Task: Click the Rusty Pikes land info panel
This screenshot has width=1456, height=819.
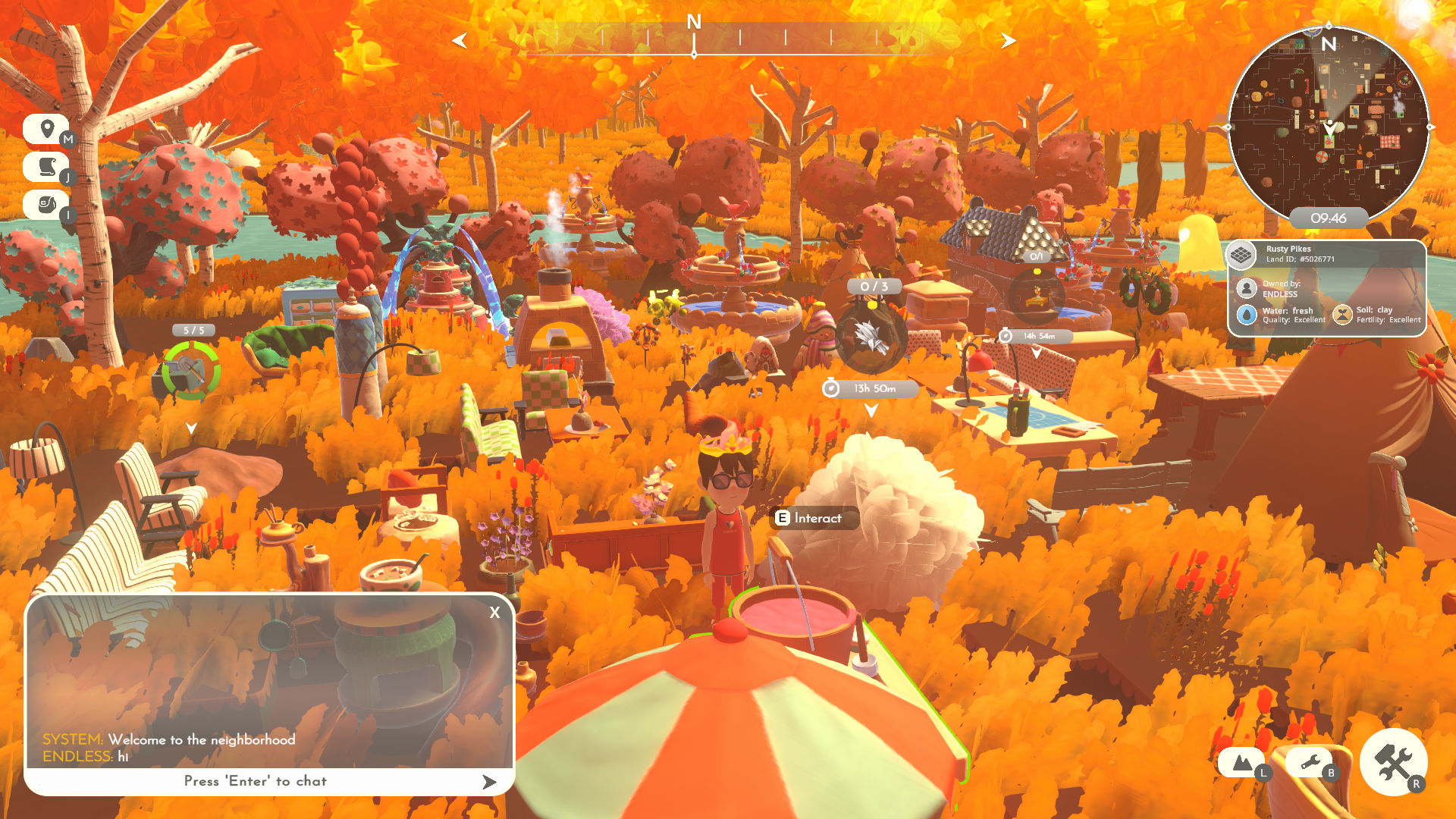Action: click(x=1326, y=288)
